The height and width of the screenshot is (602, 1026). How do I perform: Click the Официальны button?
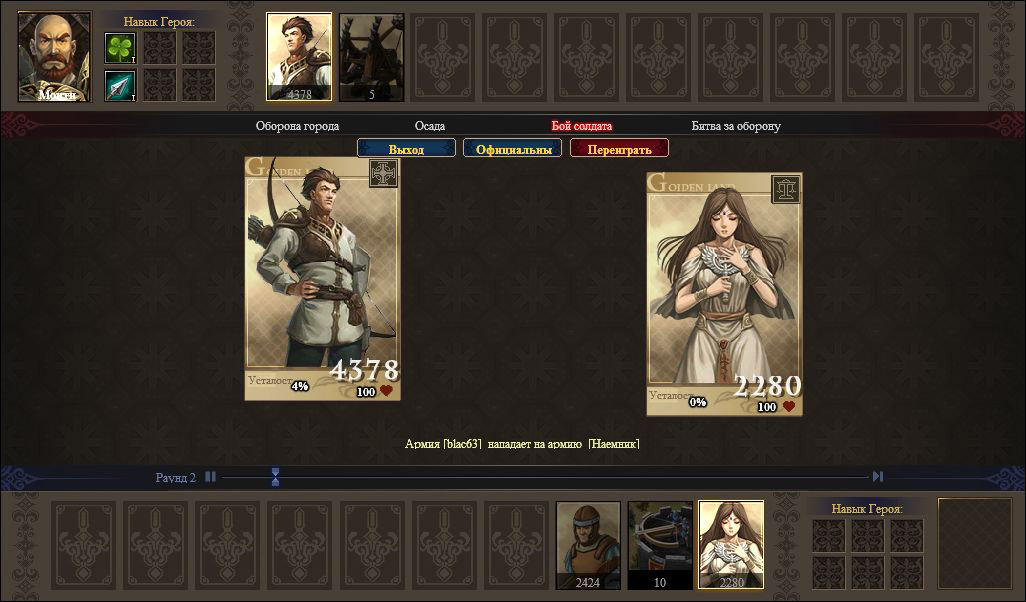[x=513, y=149]
